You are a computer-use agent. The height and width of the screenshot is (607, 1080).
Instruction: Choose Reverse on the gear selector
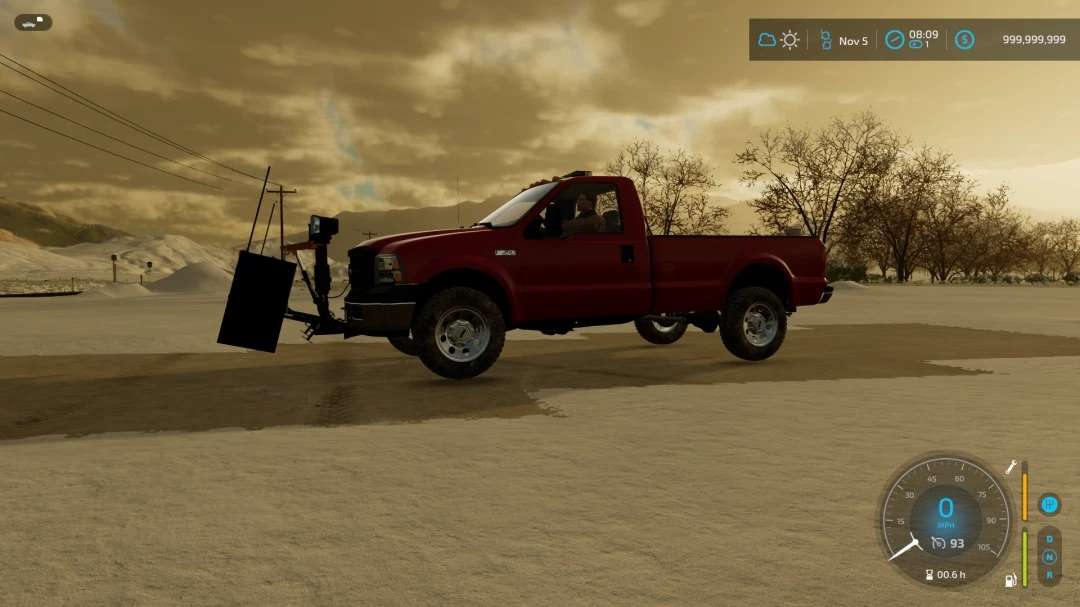pyautogui.click(x=1049, y=575)
